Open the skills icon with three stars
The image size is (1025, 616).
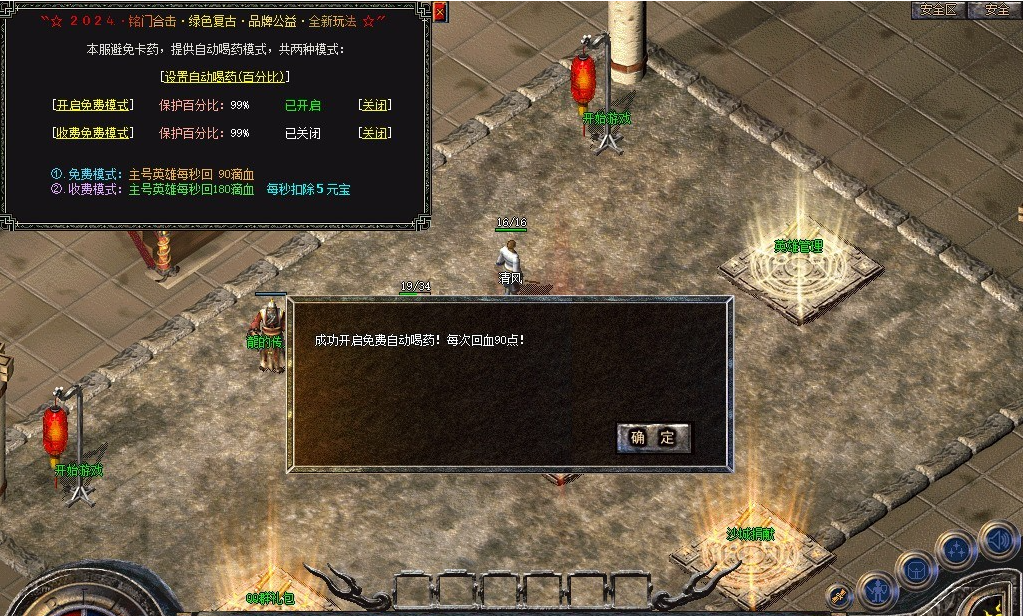pyautogui.click(x=957, y=550)
